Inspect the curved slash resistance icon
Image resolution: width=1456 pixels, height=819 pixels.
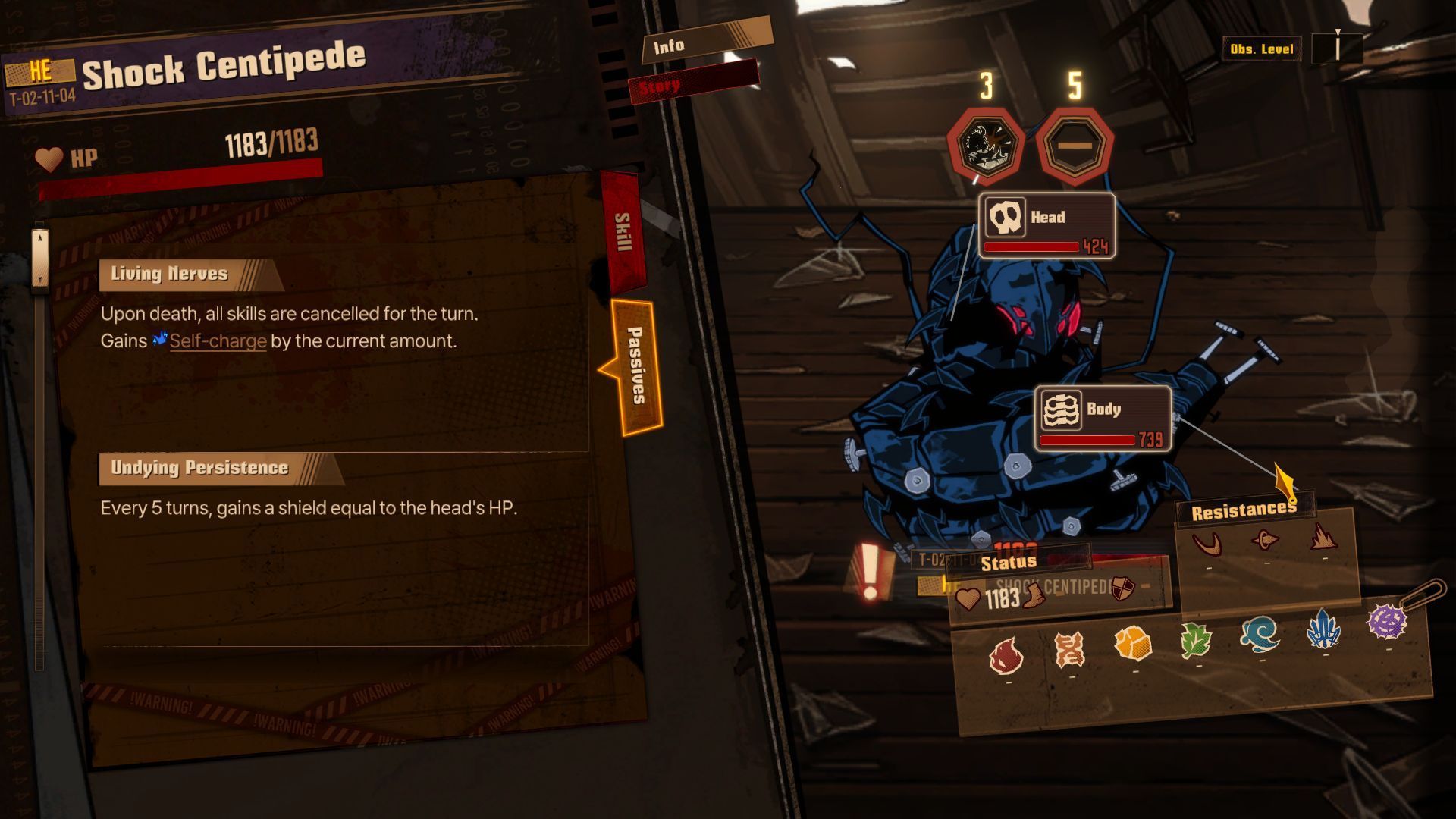1207,543
